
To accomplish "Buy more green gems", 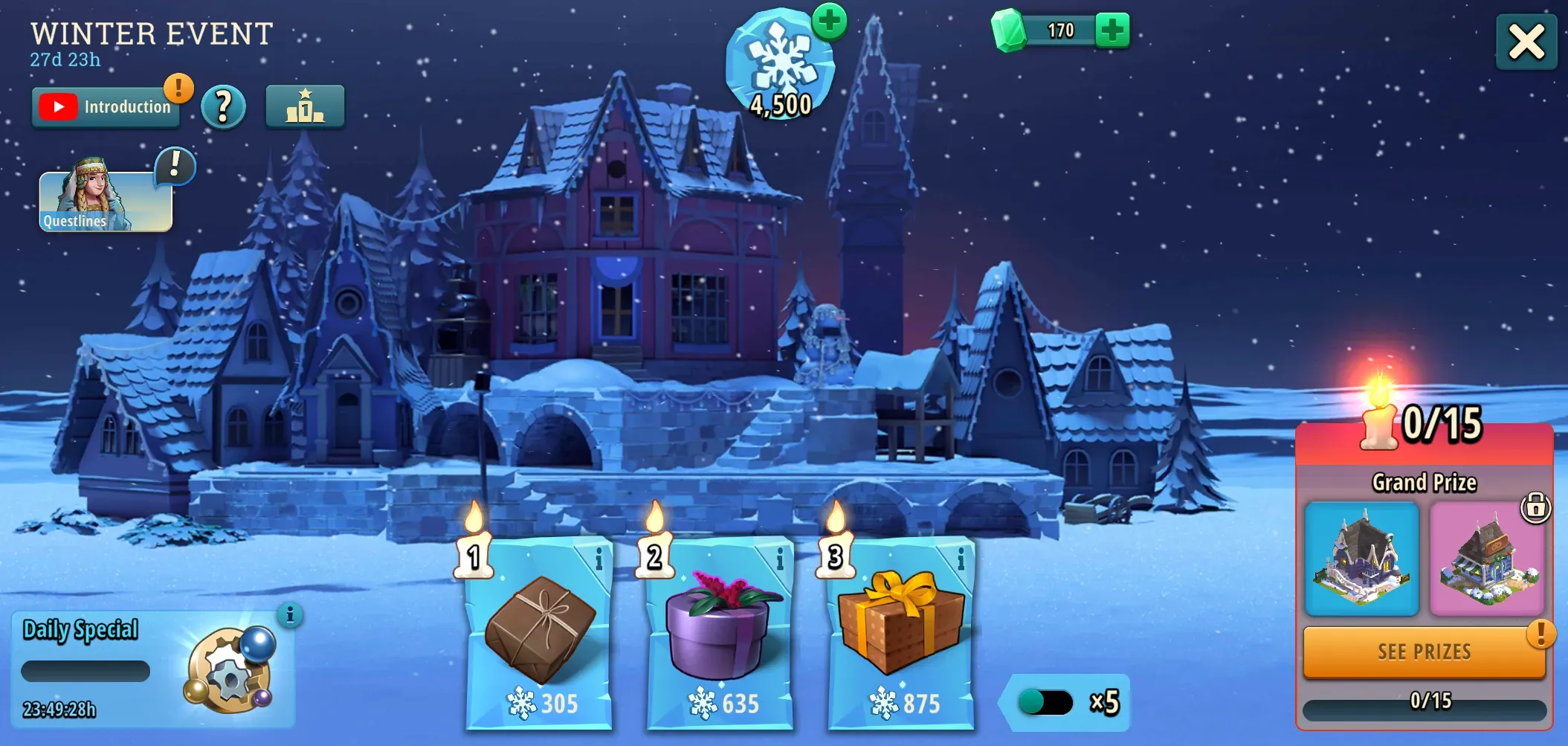I will tap(1112, 30).
